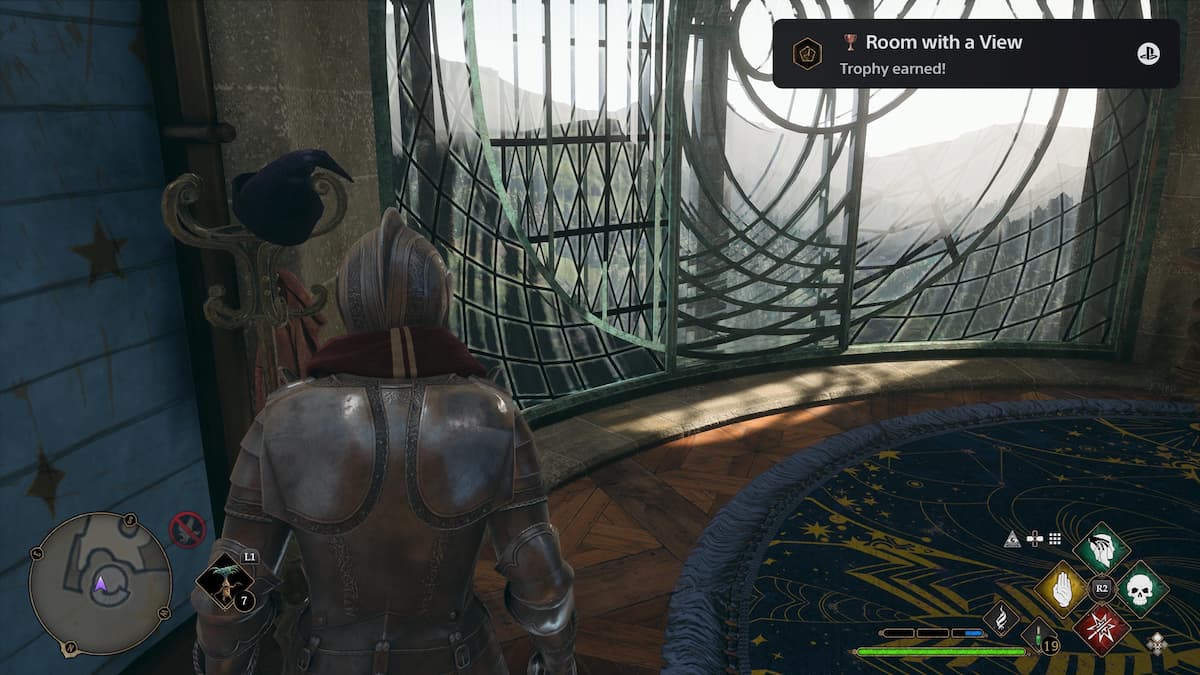
Task: Select the Mandrake item slot
Action: pos(223,583)
